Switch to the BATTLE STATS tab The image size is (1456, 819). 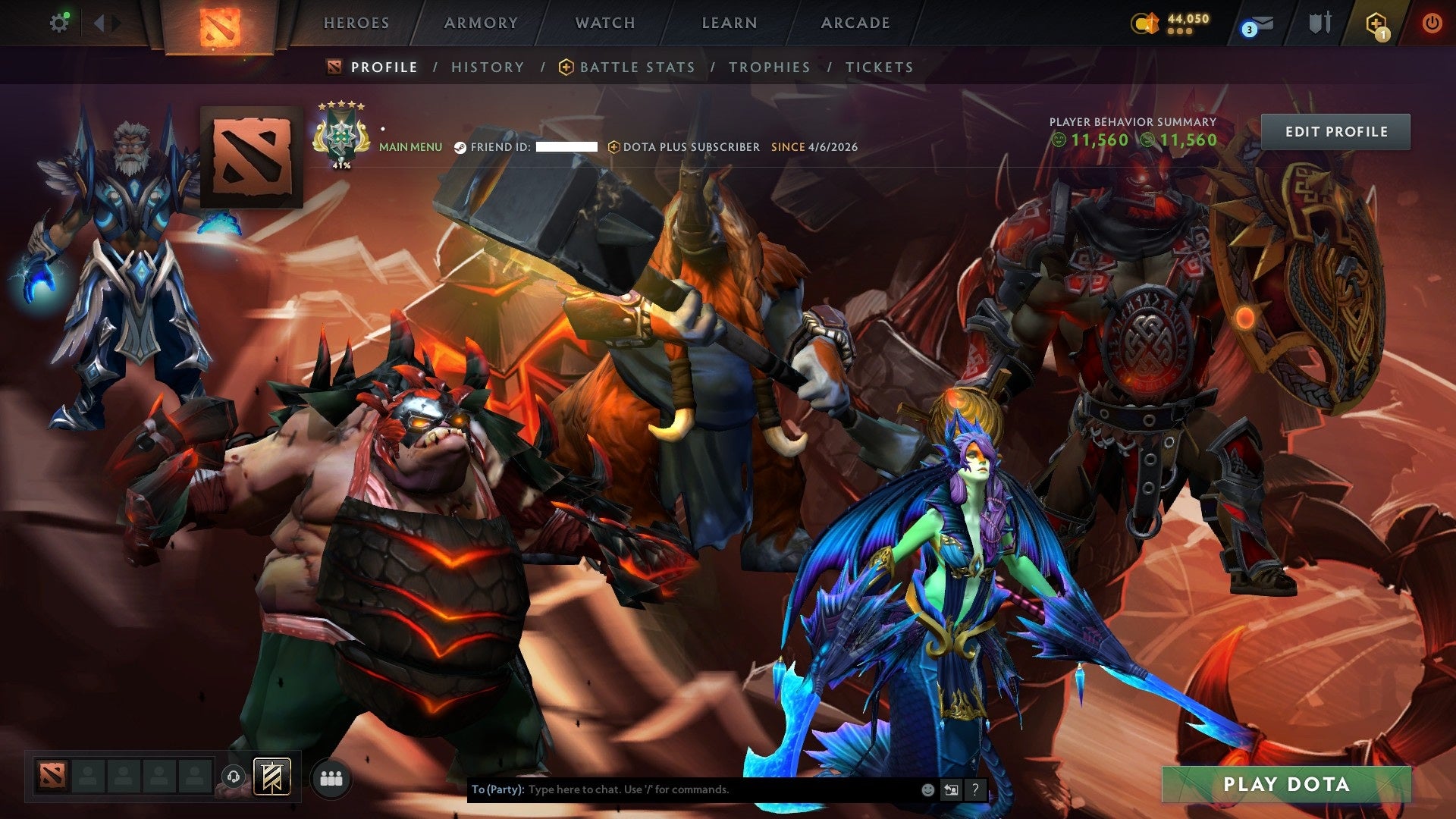coord(636,67)
